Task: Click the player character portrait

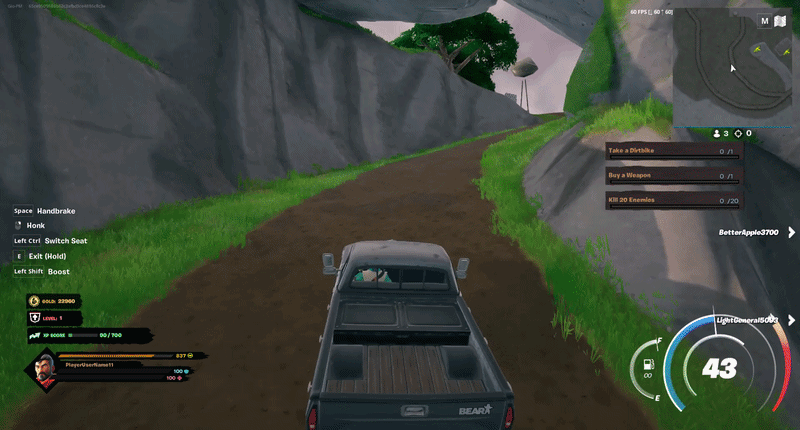Action: (39, 372)
